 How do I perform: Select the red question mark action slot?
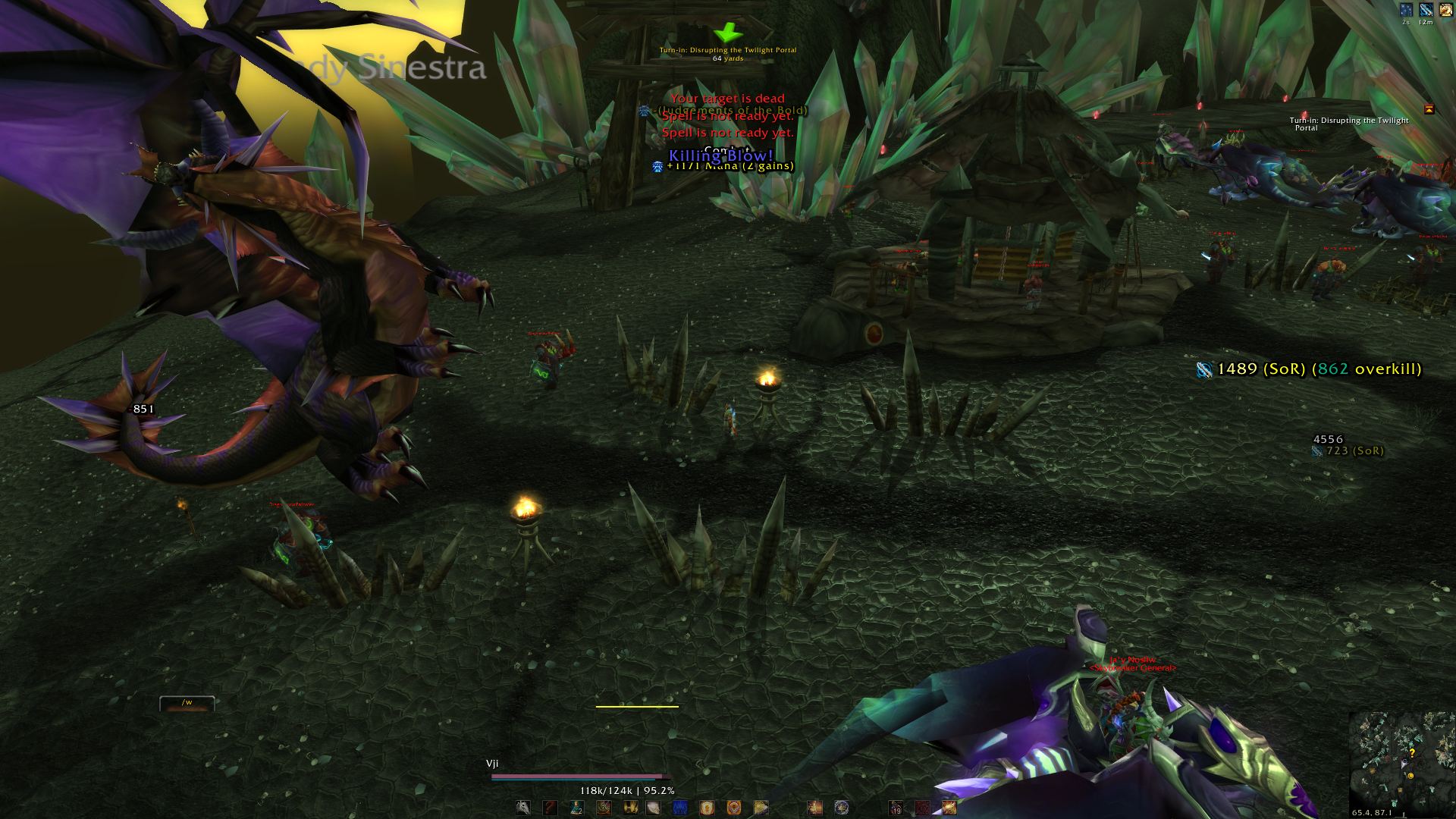pyautogui.click(x=551, y=808)
